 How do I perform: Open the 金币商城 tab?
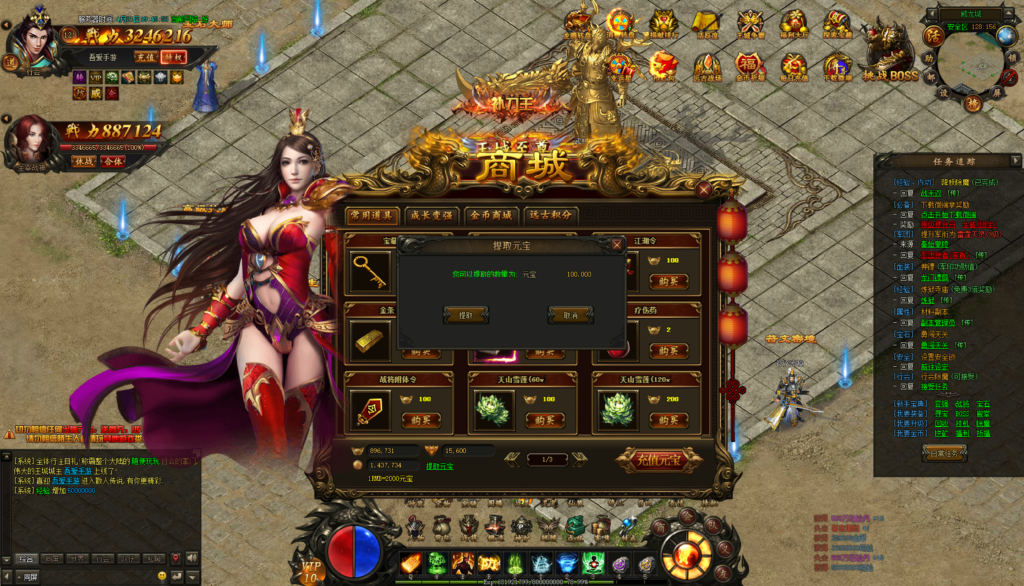click(x=491, y=215)
